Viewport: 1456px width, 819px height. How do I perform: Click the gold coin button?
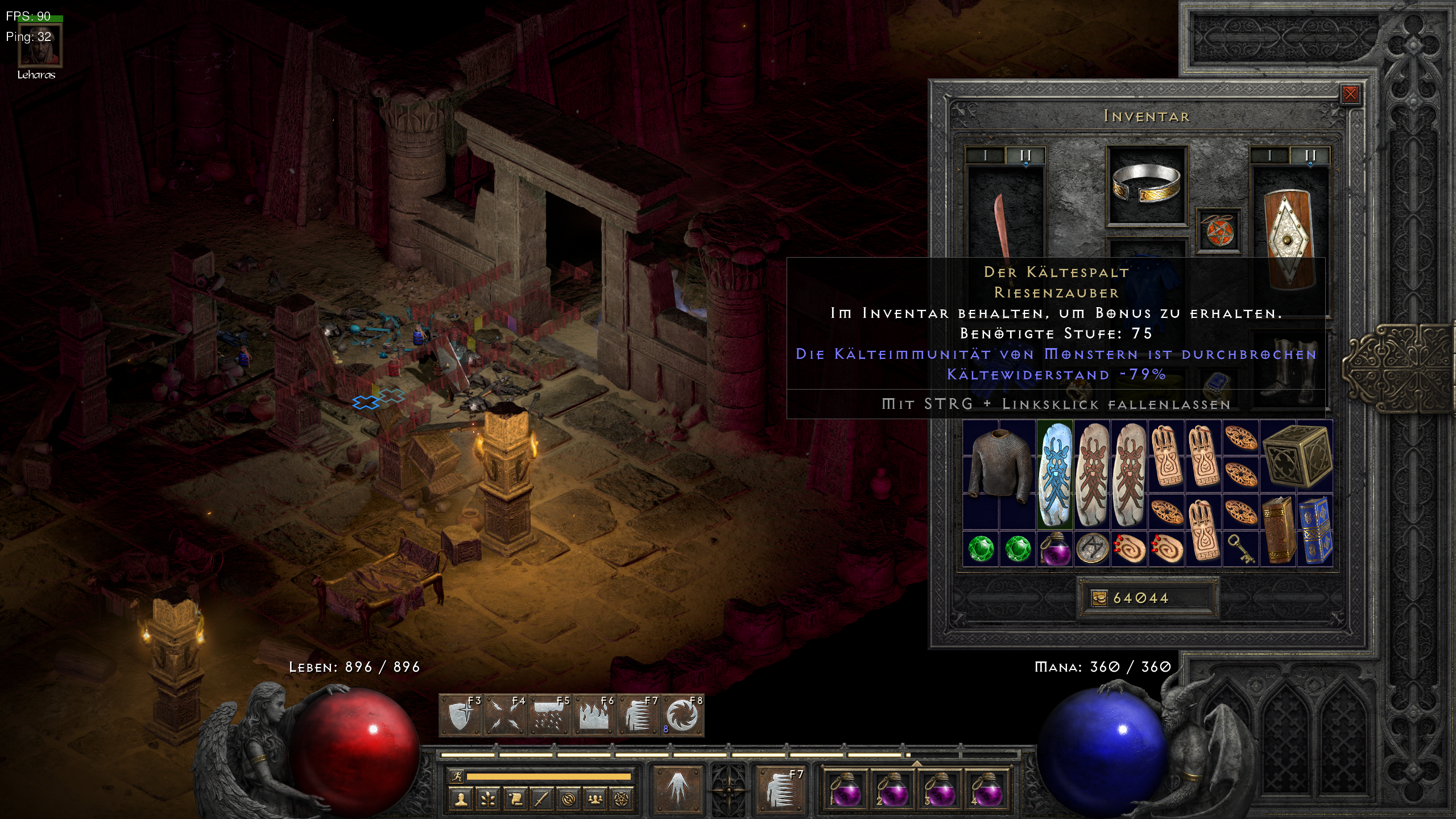coord(1099,598)
